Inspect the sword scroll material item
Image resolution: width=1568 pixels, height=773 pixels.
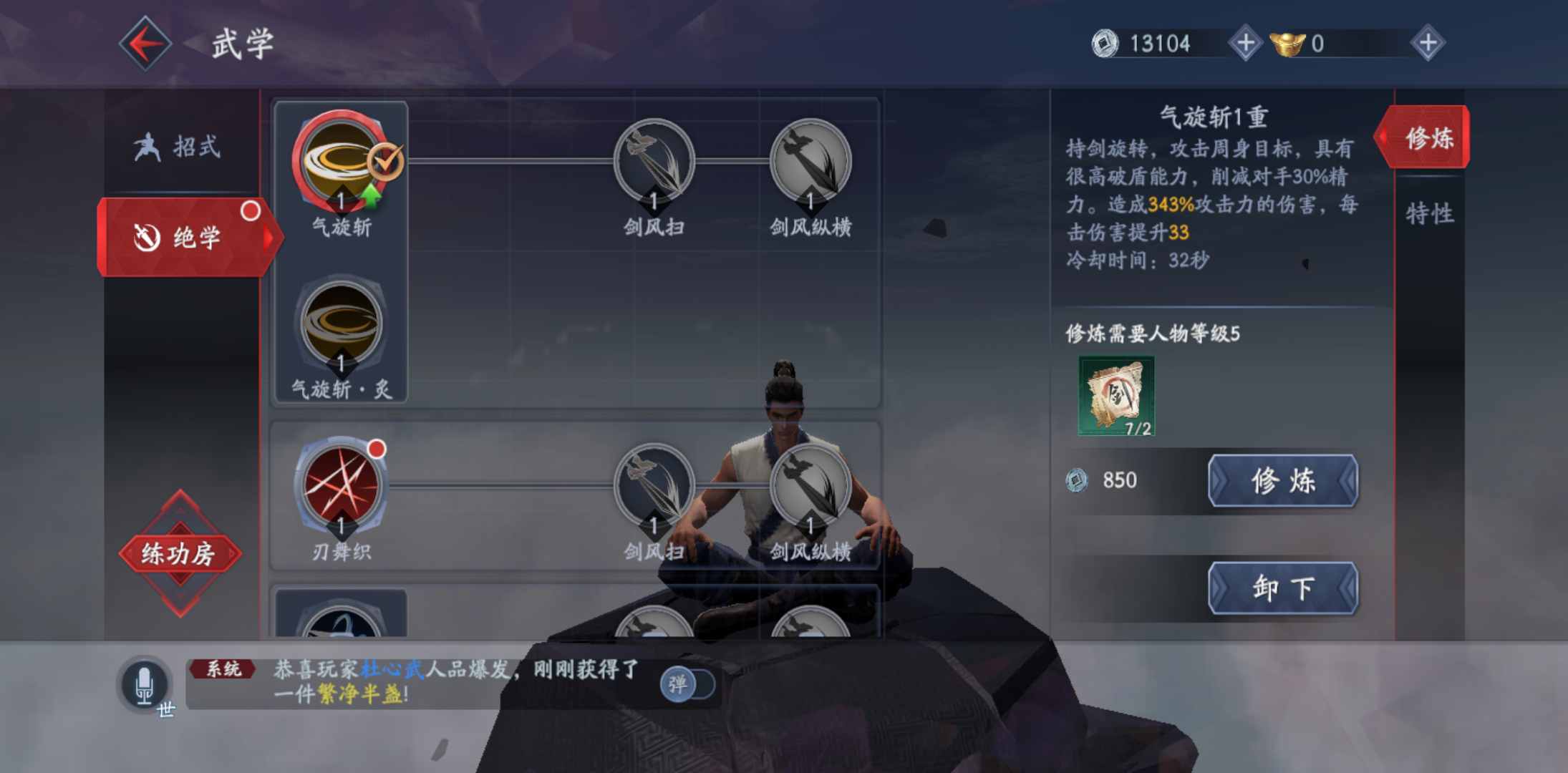coord(1116,396)
